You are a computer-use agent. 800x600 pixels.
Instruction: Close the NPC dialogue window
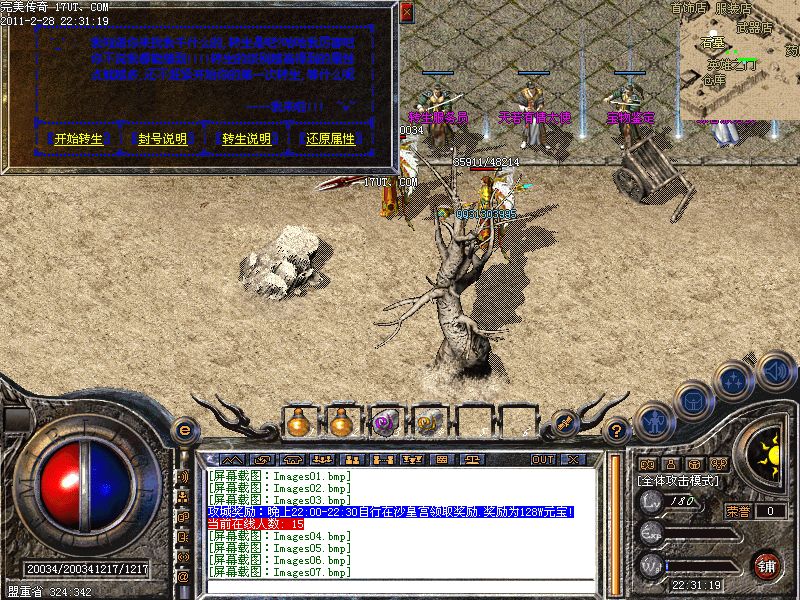click(406, 13)
